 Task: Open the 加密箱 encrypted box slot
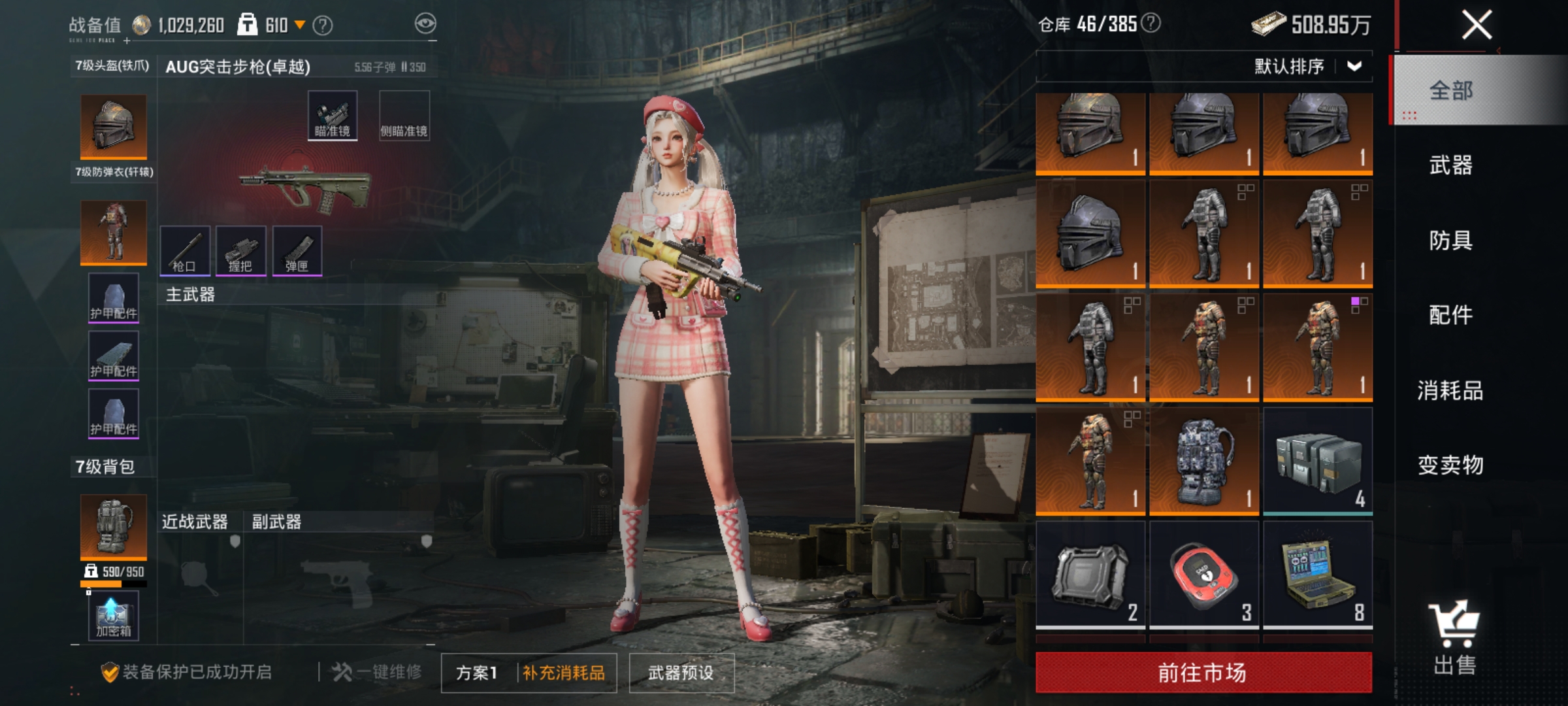pyautogui.click(x=114, y=615)
